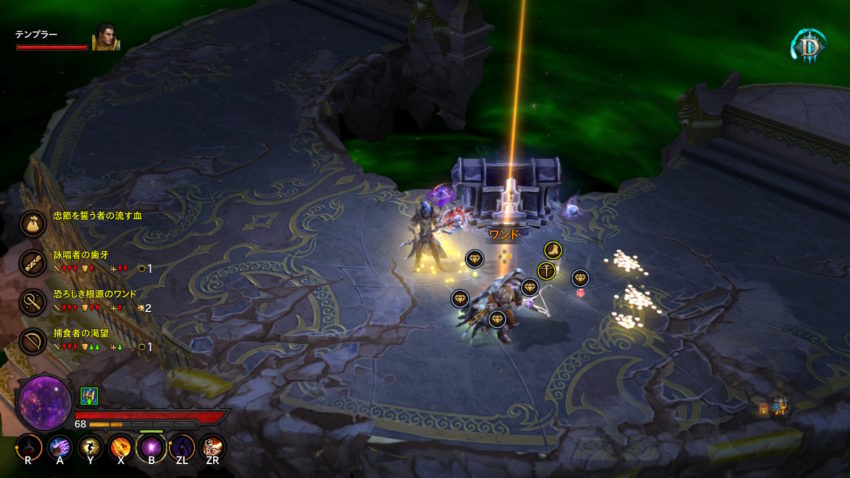Click the green-bordered shrine buff icon
850x478 pixels.
click(x=88, y=396)
